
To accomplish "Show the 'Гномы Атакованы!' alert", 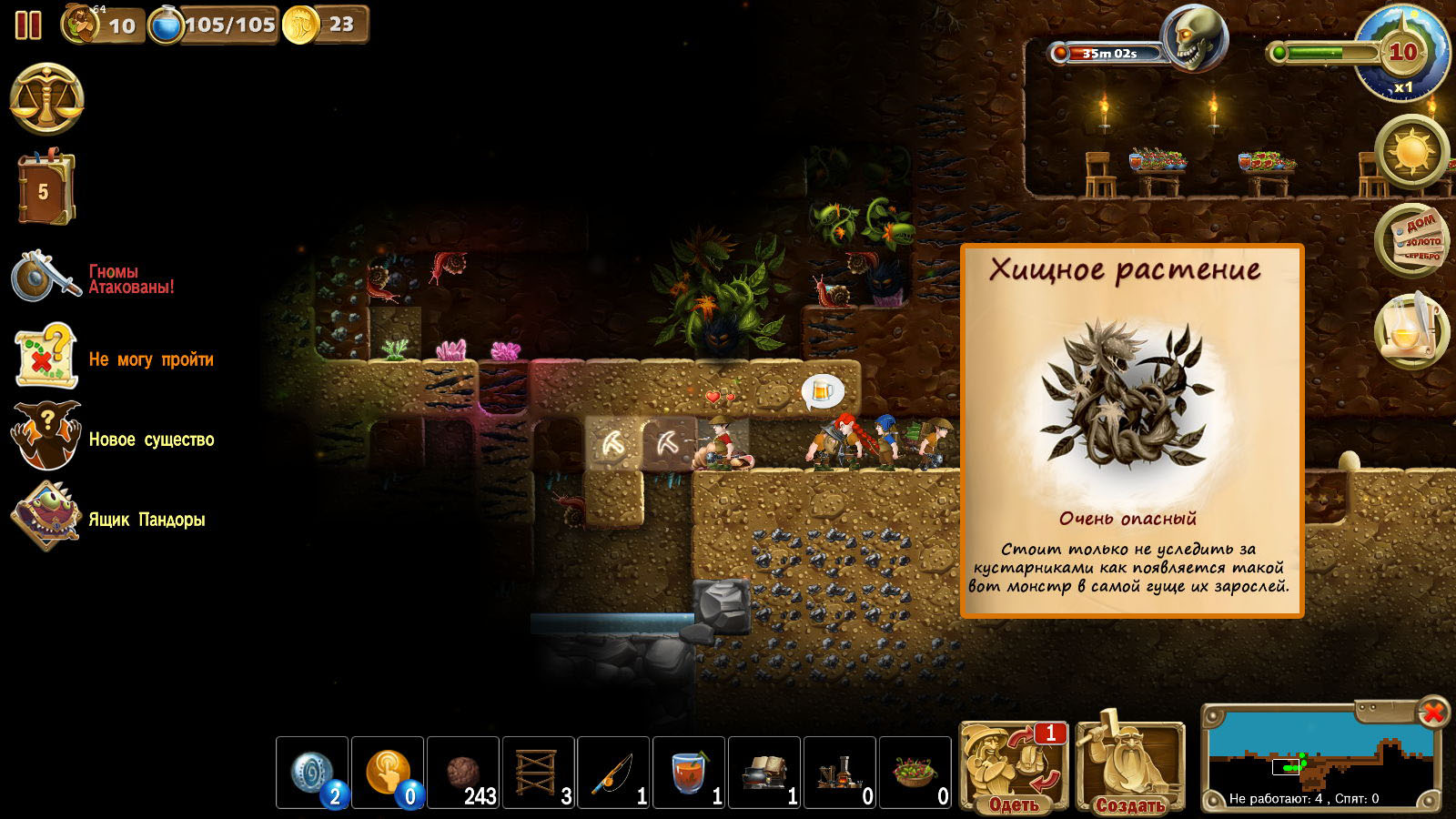I will tap(47, 277).
